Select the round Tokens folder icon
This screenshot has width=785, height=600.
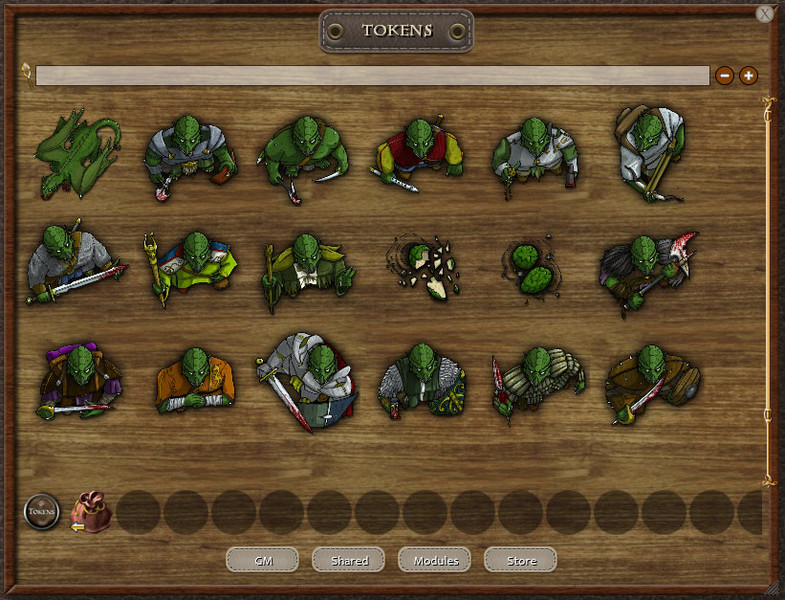pos(42,512)
